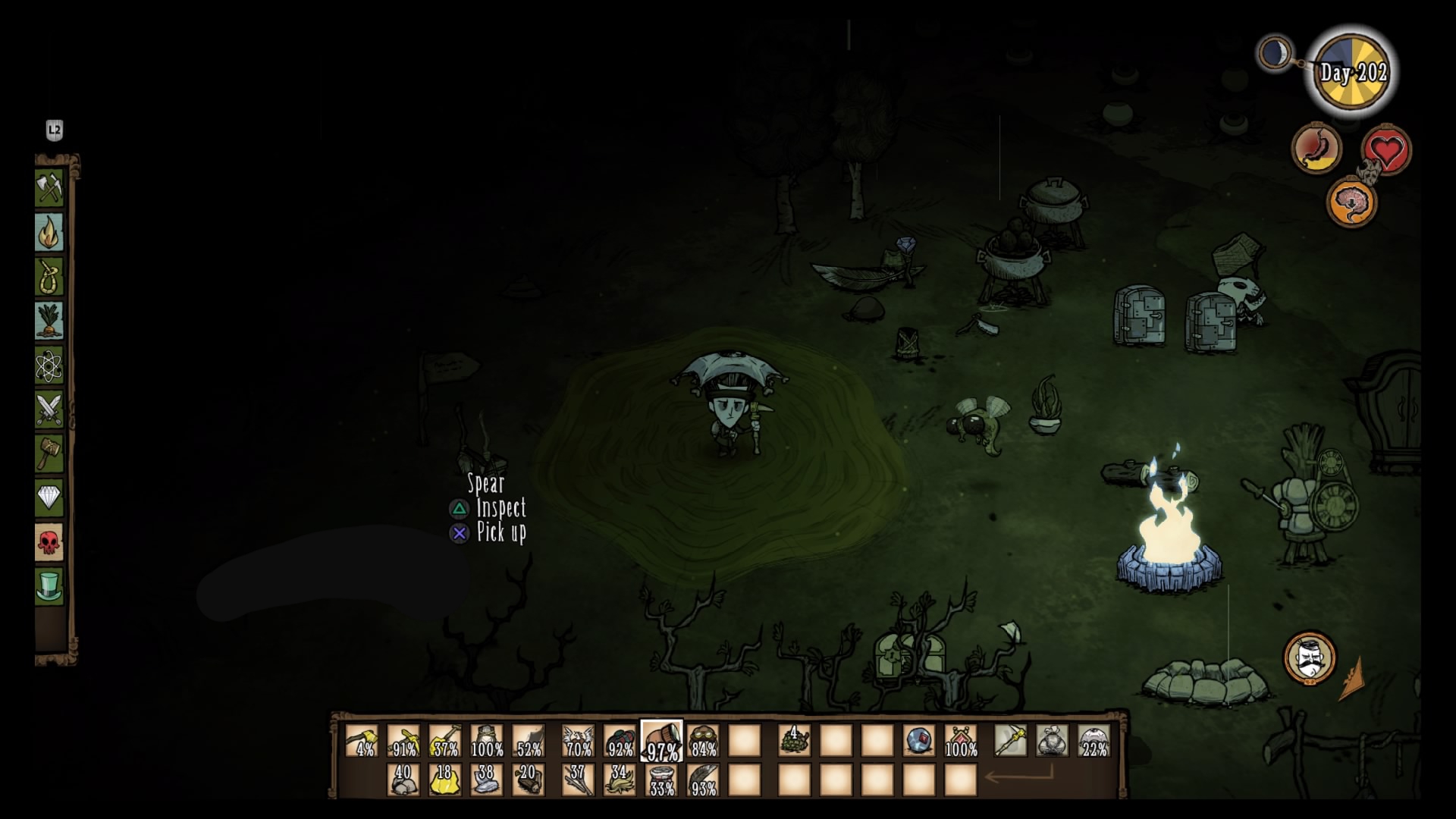Select the golden axe at 4% durability
The width and height of the screenshot is (1456, 819).
361,740
